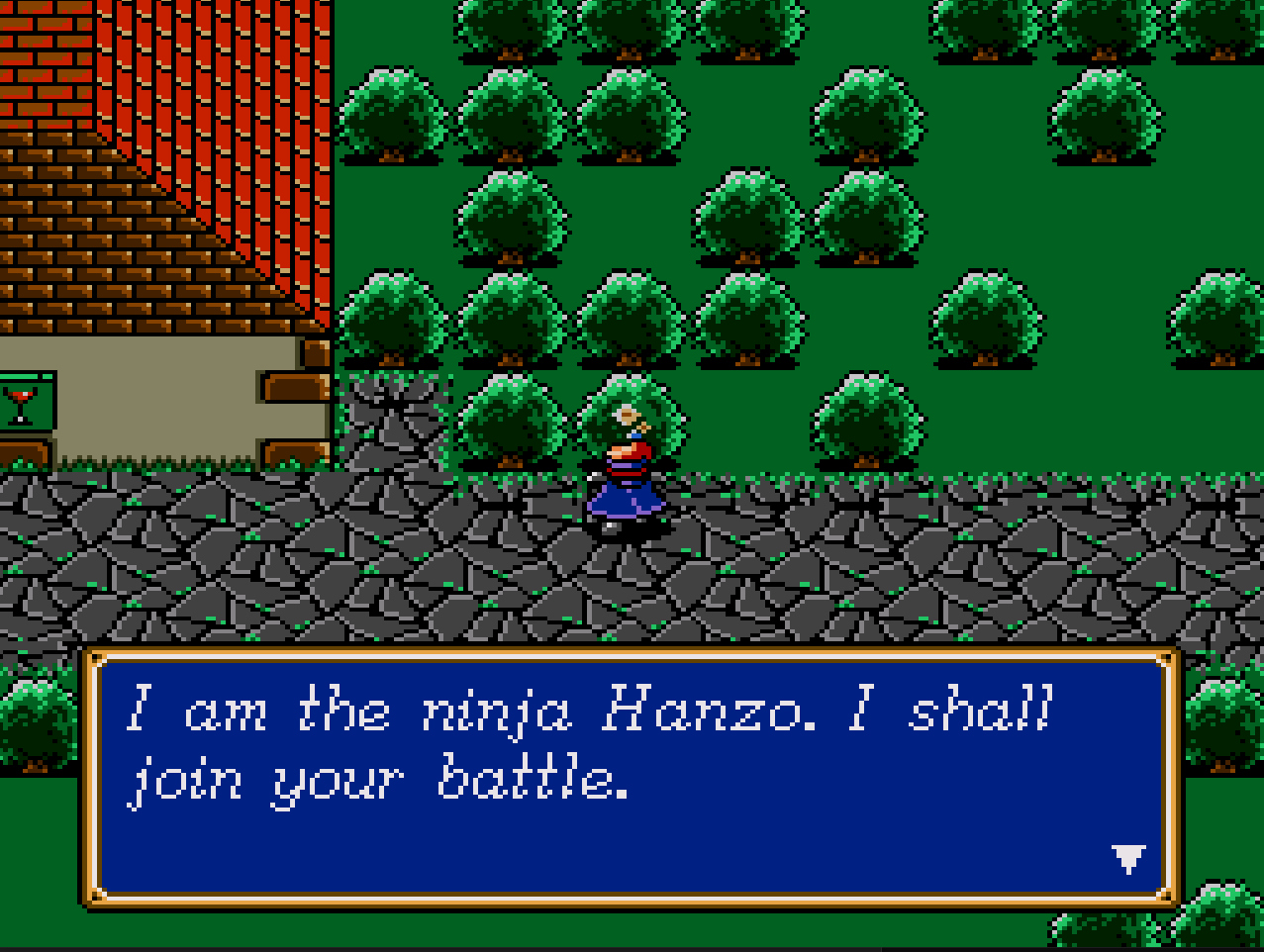Click the Hanzo dialogue text box

[630, 777]
